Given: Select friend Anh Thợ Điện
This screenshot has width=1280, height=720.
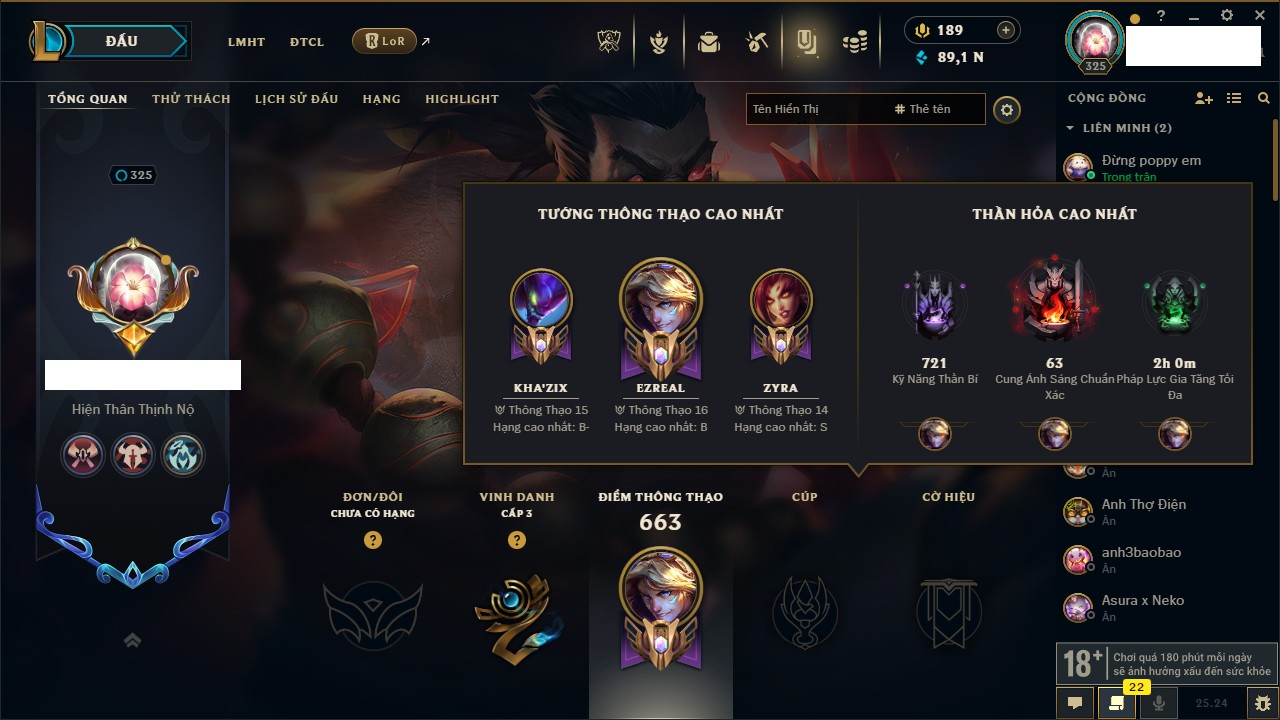Looking at the screenshot, I should click(x=1143, y=505).
